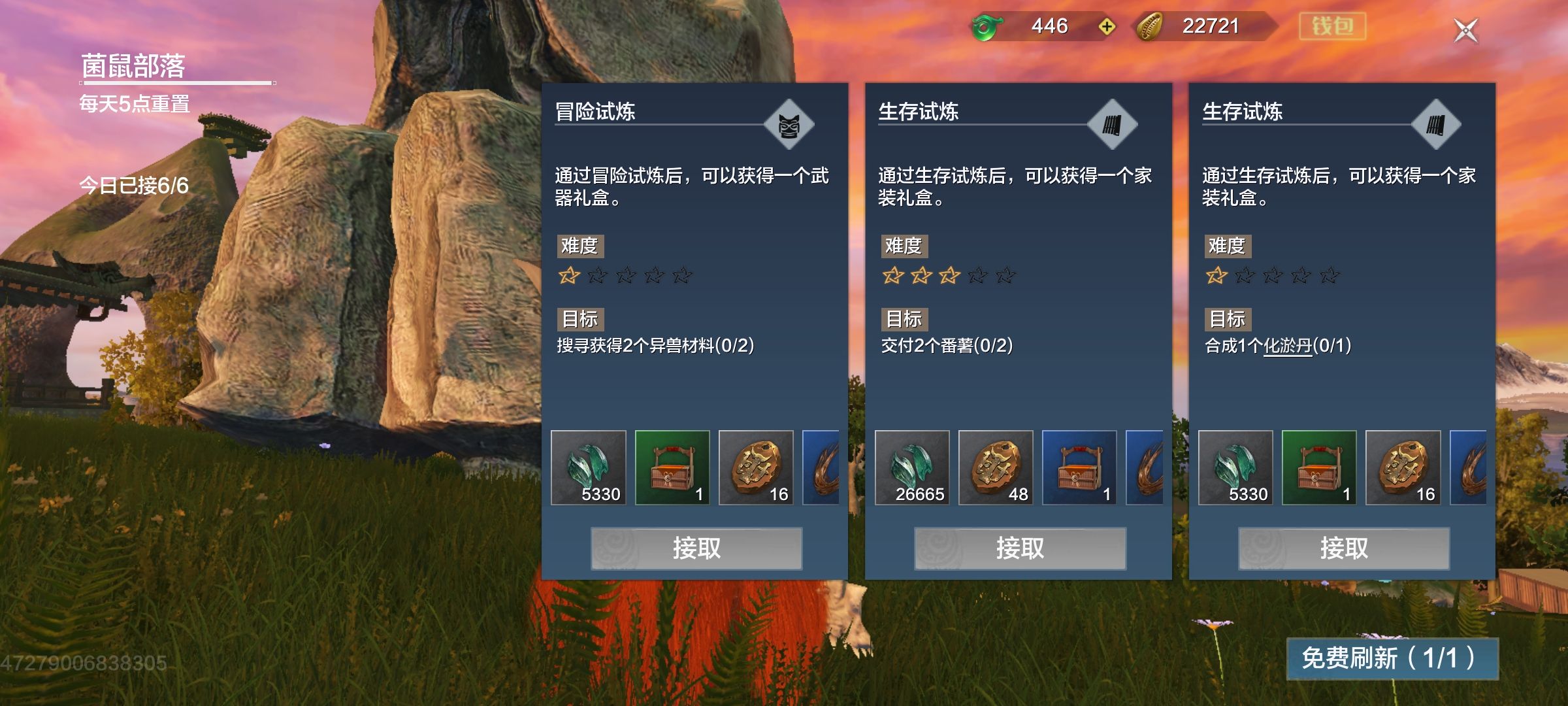Image resolution: width=1568 pixels, height=706 pixels.
Task: Toggle the filled difficulty star on right 生存试炼
Action: click(1217, 276)
